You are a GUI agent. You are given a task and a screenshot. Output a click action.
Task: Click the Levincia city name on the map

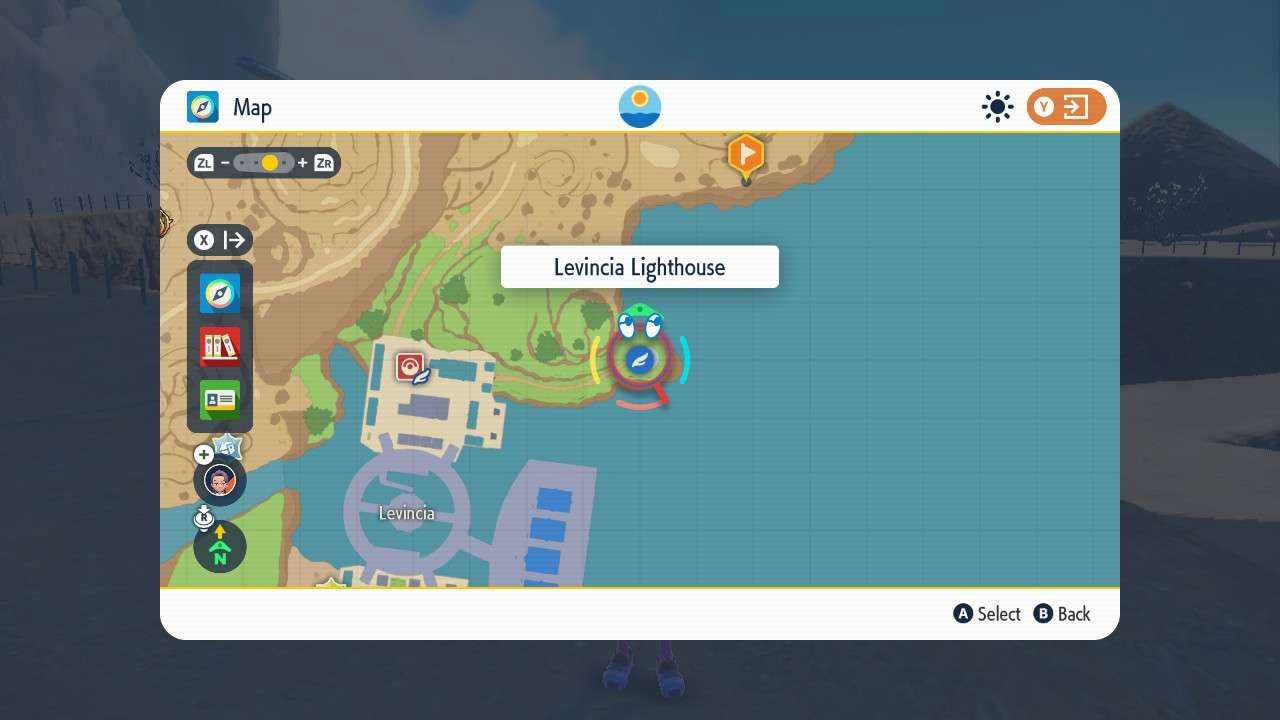(406, 513)
